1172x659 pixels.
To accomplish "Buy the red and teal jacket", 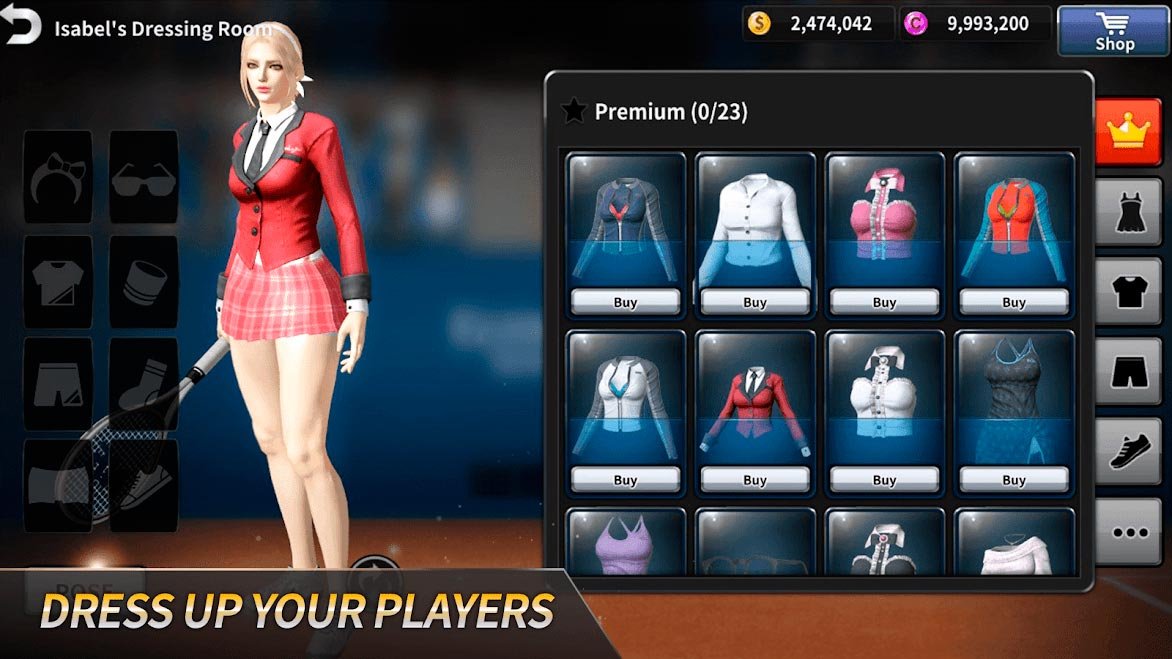I will 1014,302.
